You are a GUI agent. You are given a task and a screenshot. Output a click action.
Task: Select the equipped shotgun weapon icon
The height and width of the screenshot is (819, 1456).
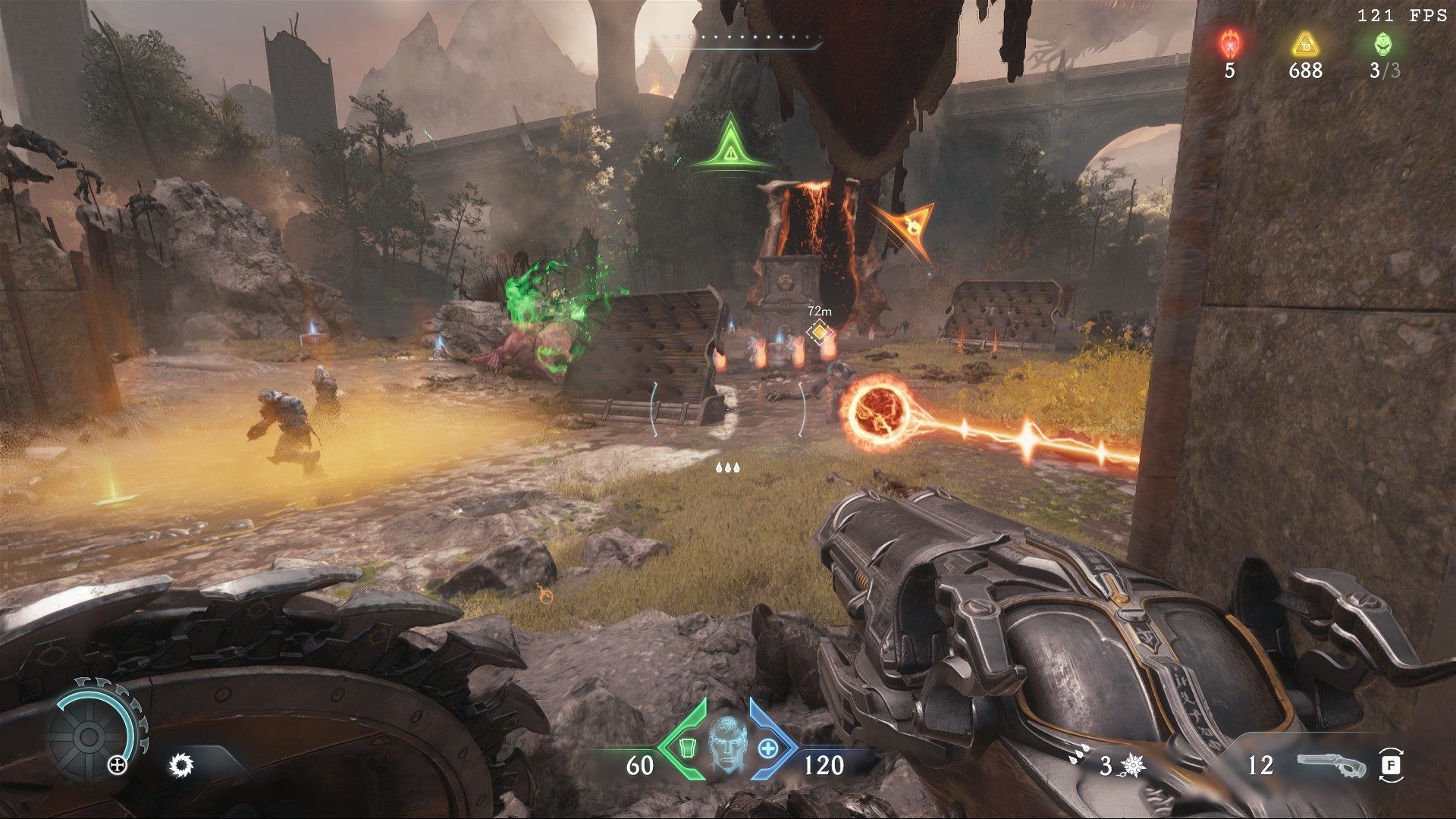tap(1331, 764)
